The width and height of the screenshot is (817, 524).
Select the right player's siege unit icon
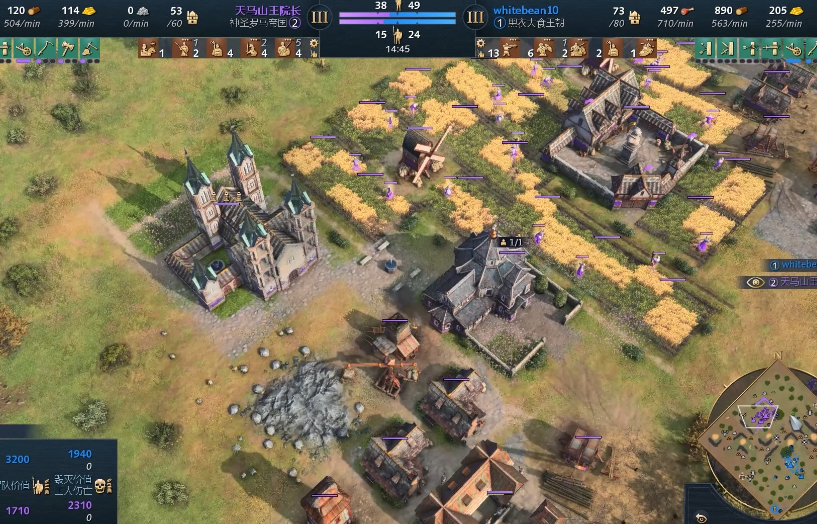(x=577, y=47)
